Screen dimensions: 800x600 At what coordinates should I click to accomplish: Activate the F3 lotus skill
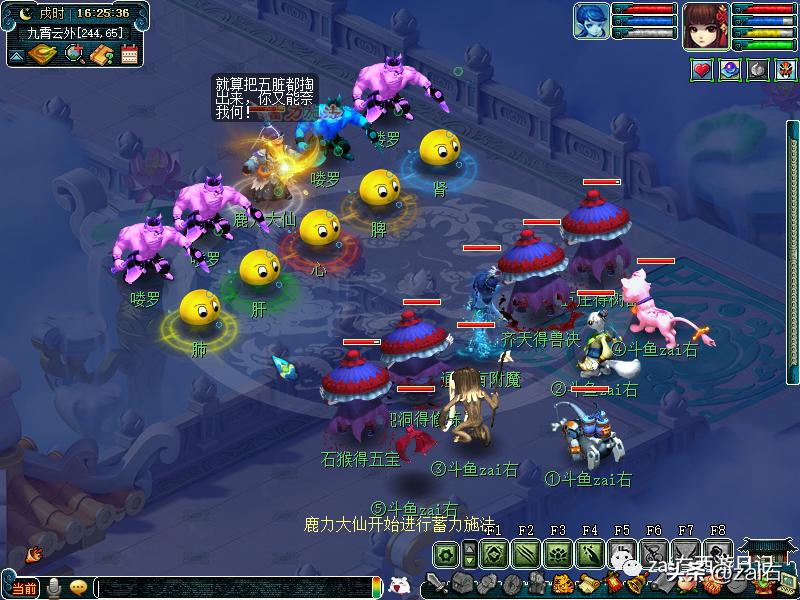[557, 553]
